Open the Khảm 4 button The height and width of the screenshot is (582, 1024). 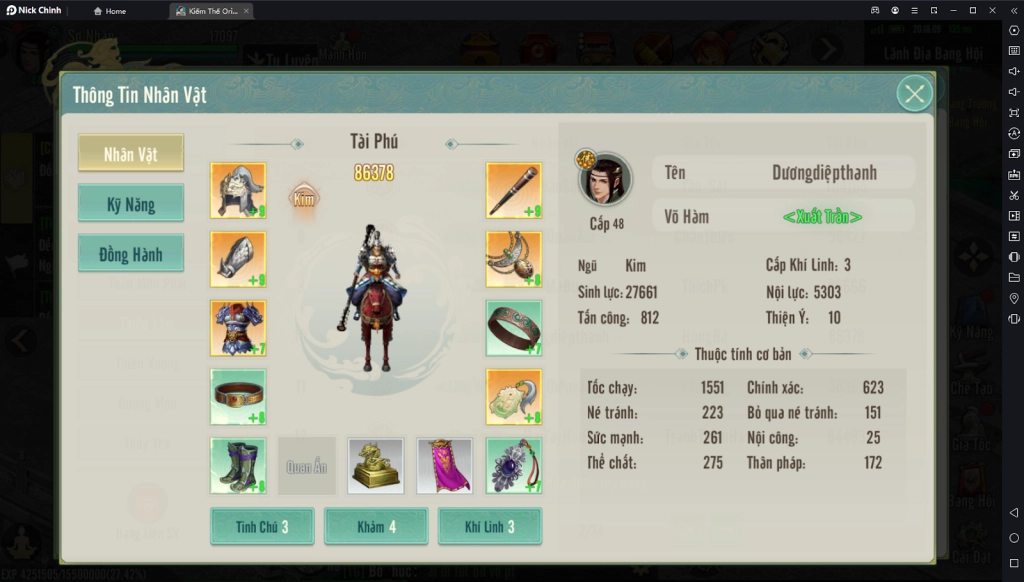tap(376, 527)
